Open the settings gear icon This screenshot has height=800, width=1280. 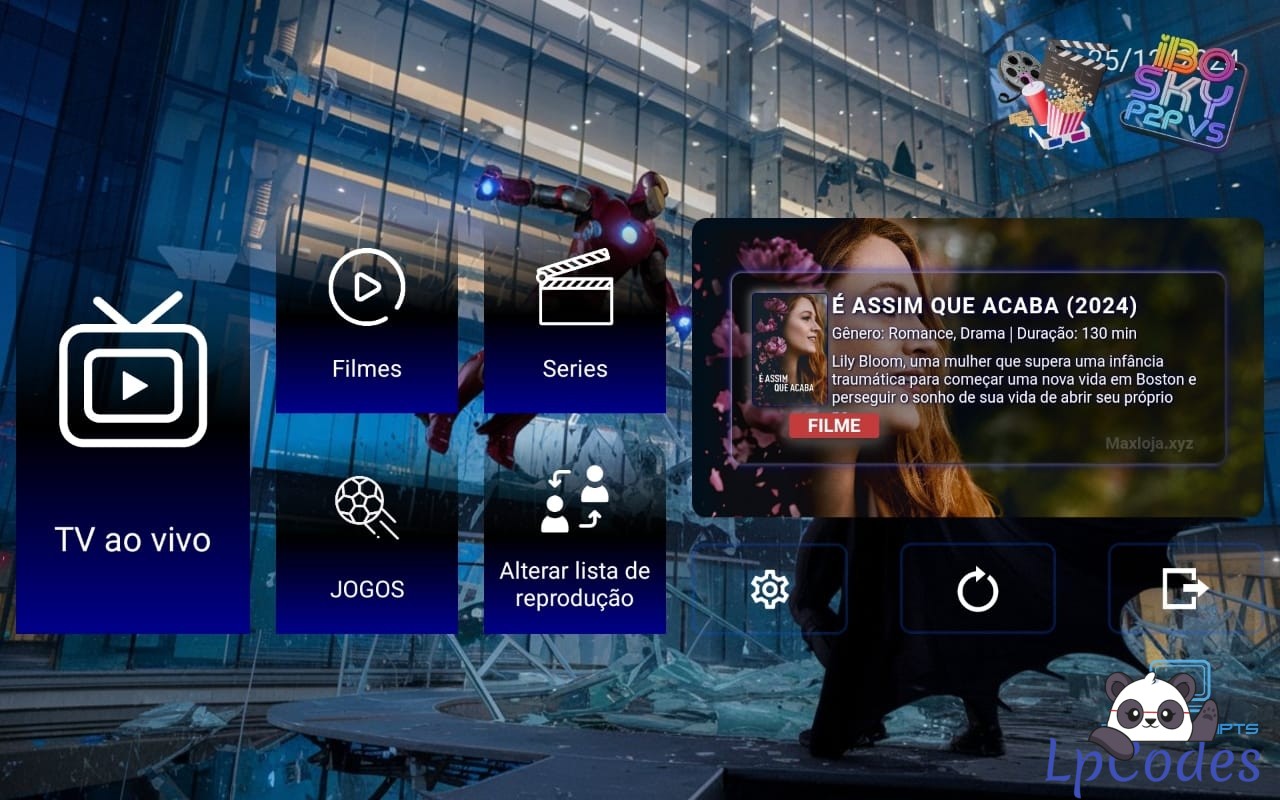pyautogui.click(x=770, y=590)
